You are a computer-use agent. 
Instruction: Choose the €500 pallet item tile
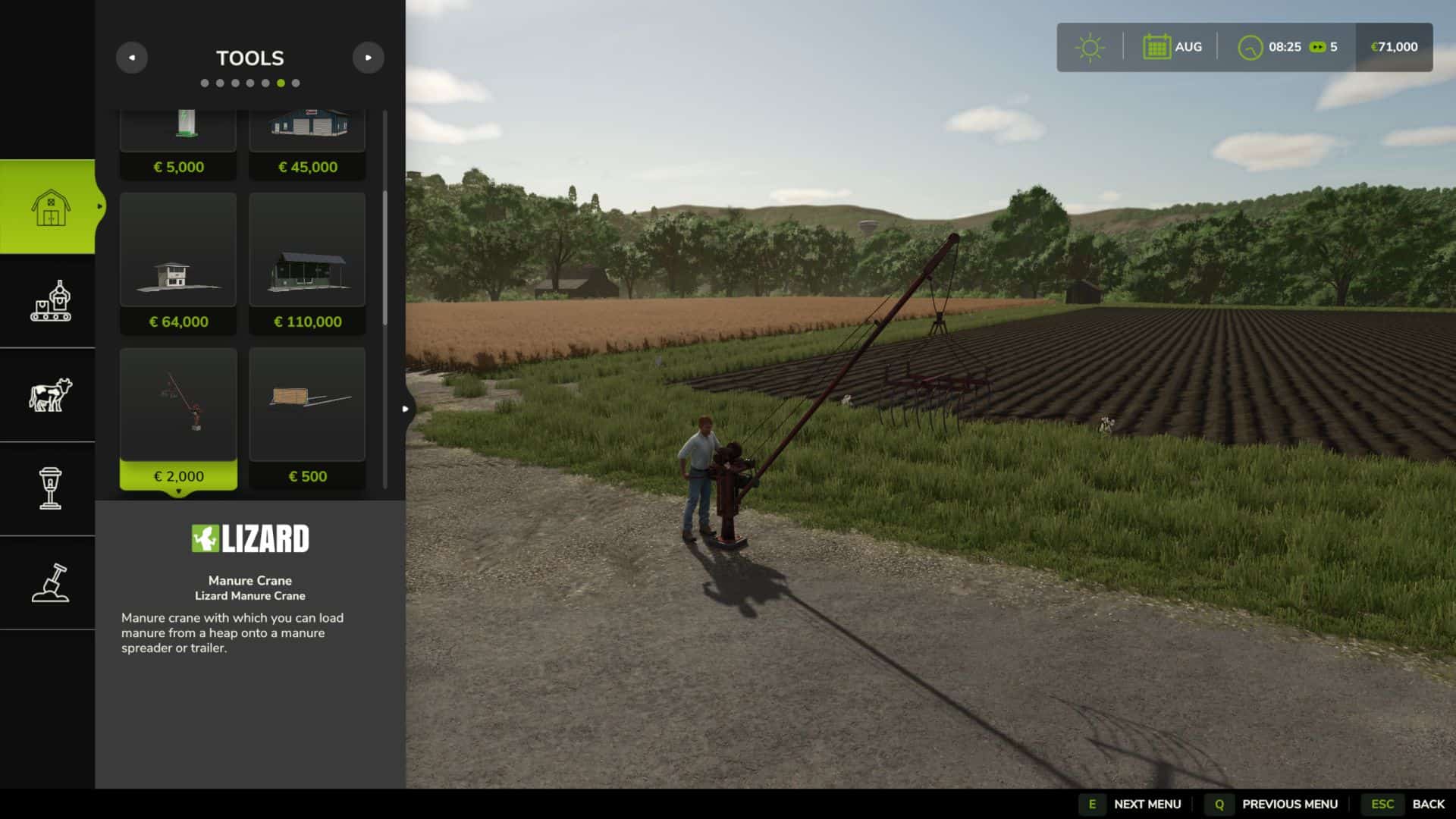point(307,418)
